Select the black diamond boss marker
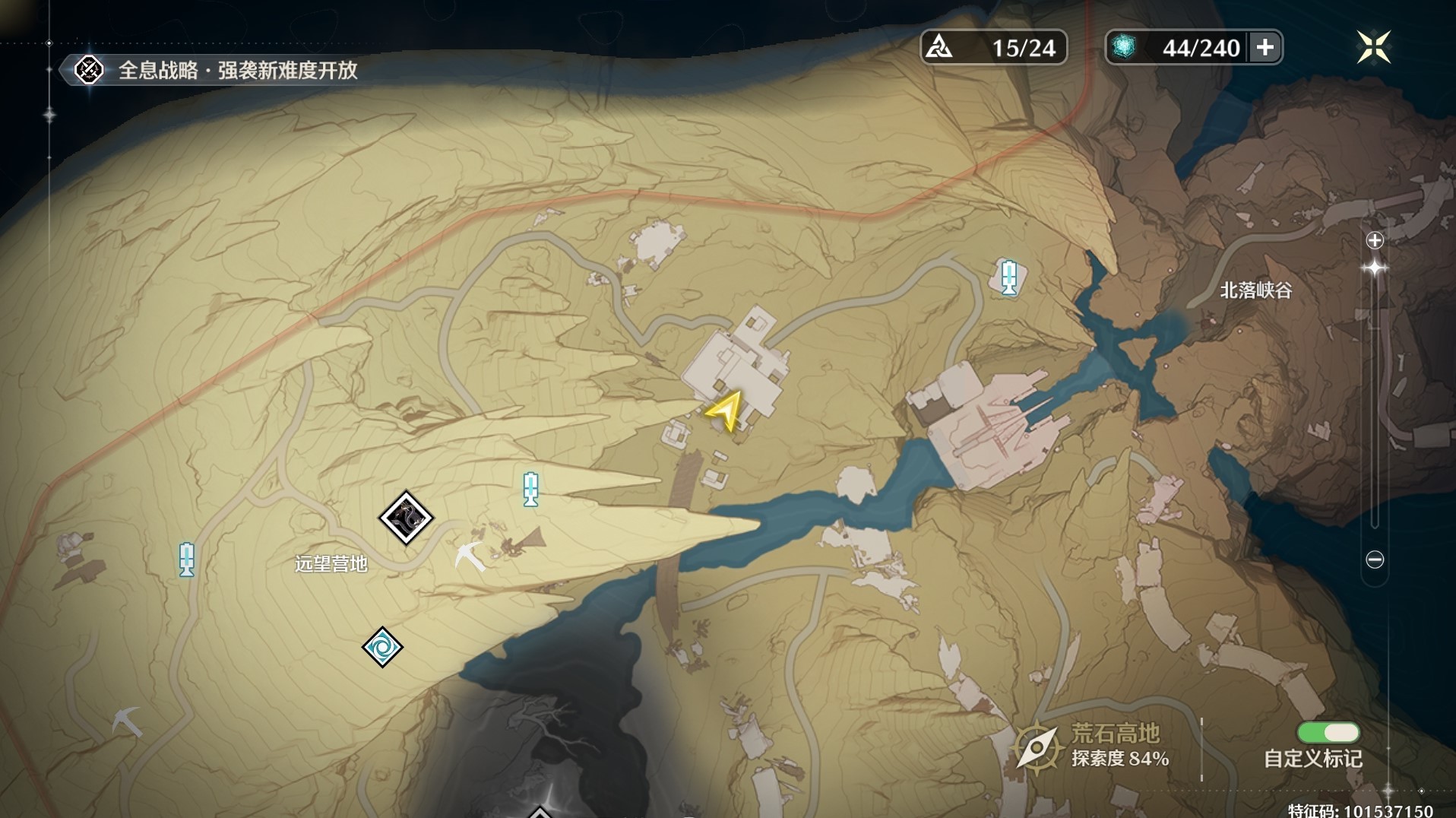This screenshot has width=1456, height=818. [x=406, y=518]
